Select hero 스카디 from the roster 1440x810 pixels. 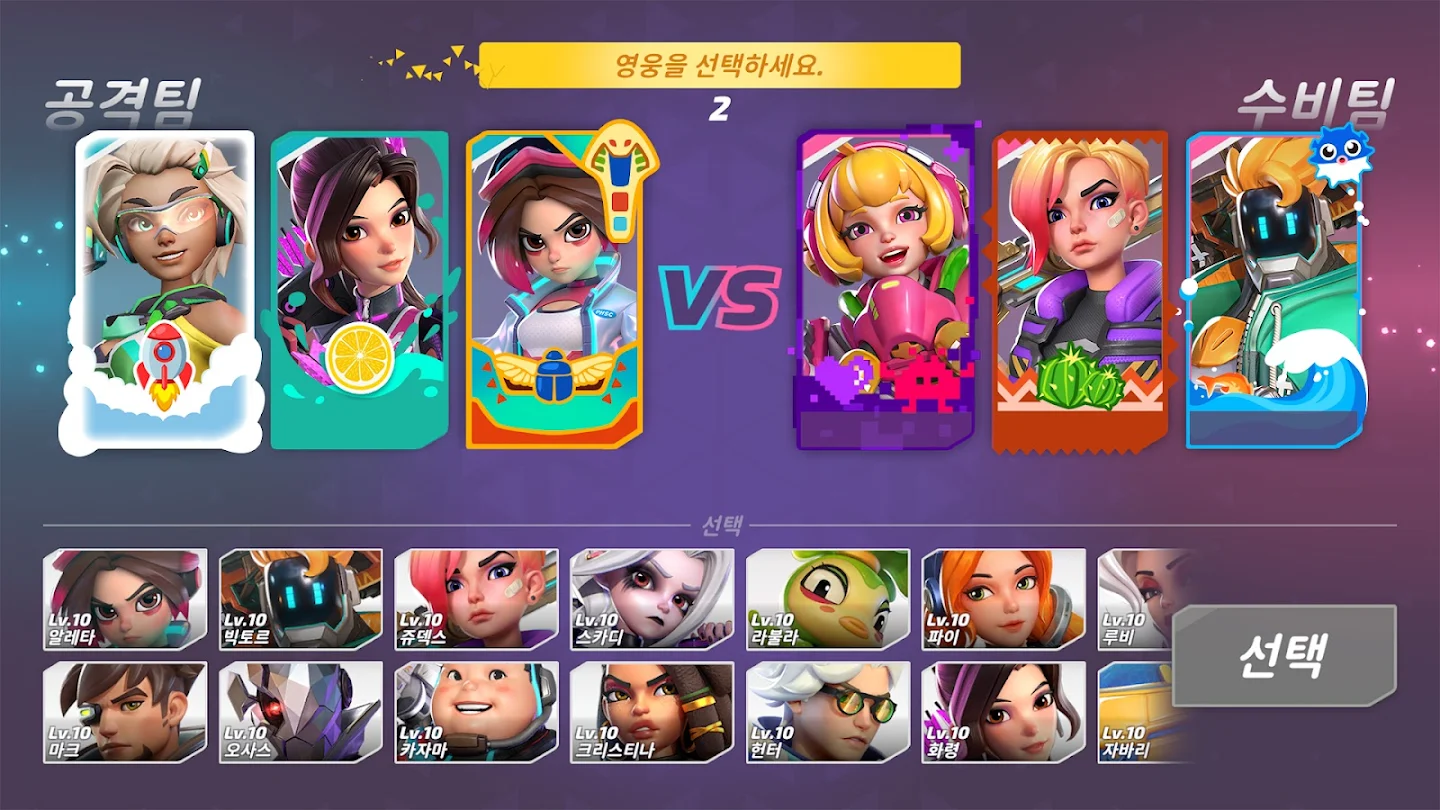[x=651, y=600]
